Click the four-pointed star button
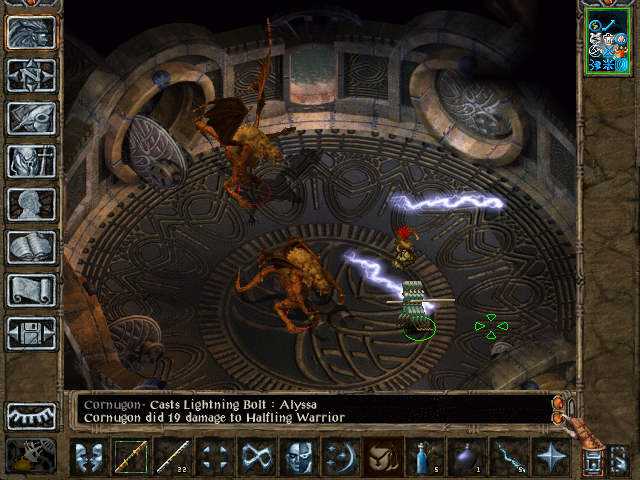Screen dimensions: 640x480 551,457
